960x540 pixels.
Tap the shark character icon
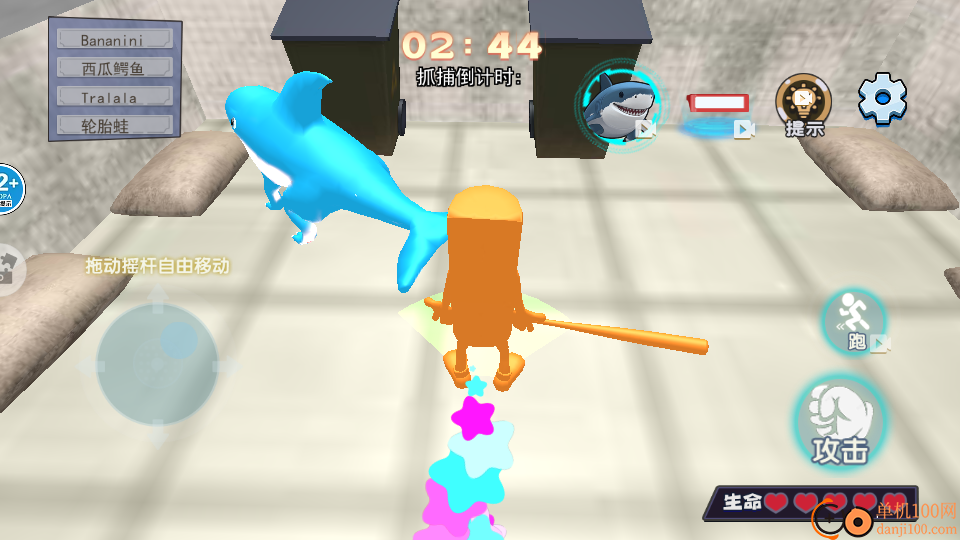(618, 101)
